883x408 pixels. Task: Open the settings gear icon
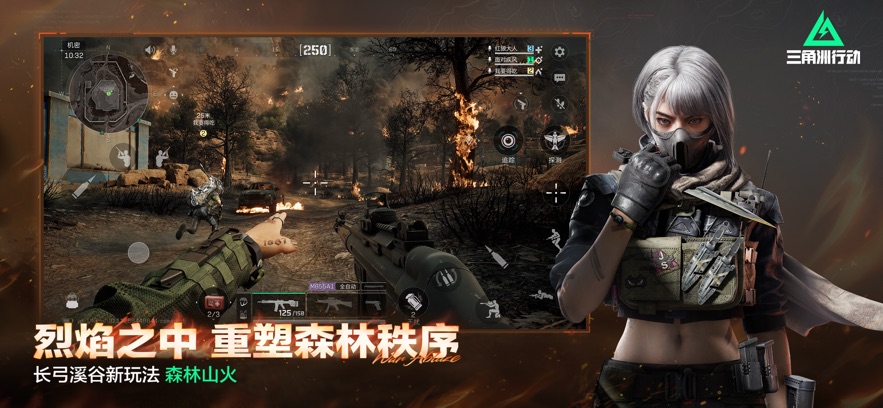coord(559,52)
